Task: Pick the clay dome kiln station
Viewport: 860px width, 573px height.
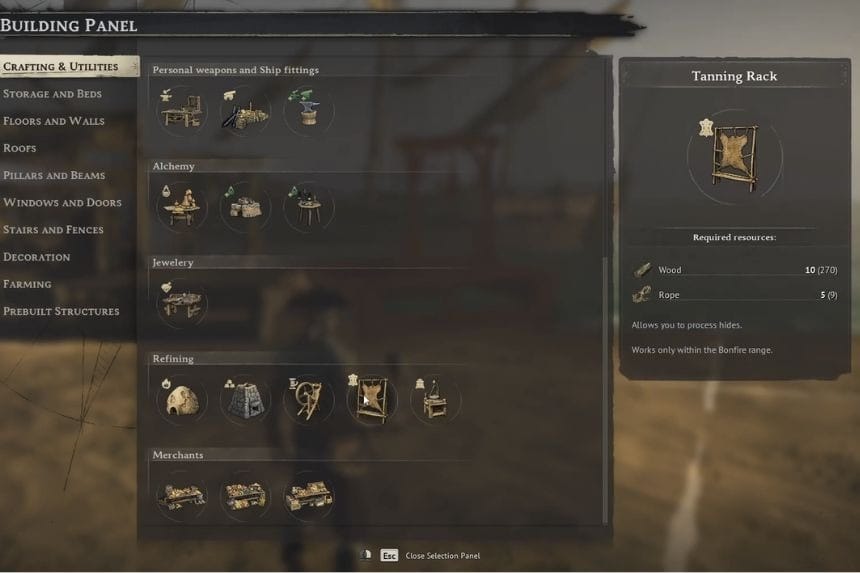Action: pyautogui.click(x=182, y=400)
